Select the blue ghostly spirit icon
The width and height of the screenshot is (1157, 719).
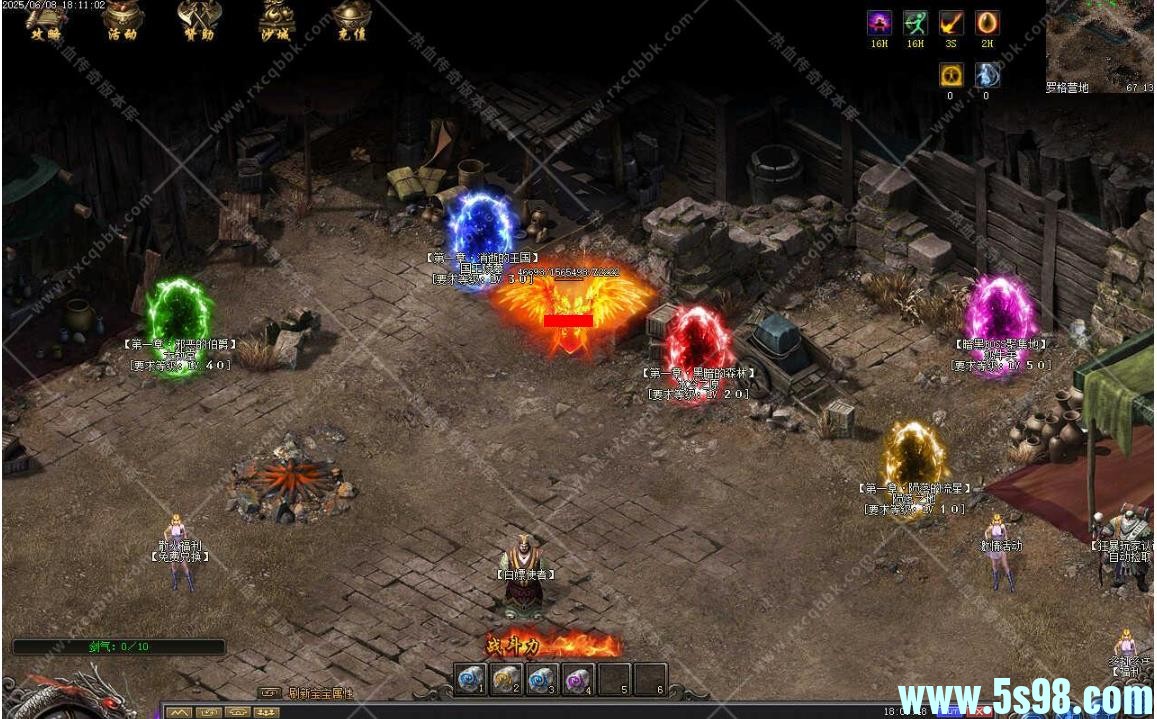[x=987, y=75]
